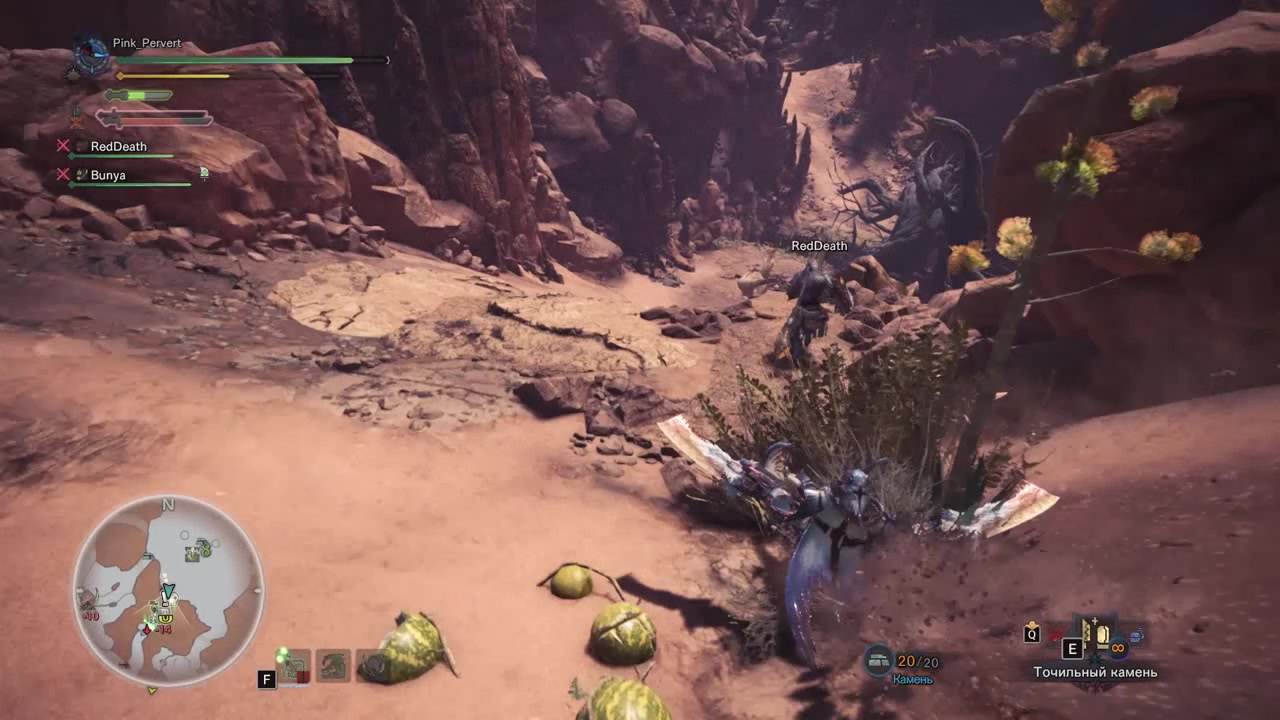Viewport: 1280px width, 720px height.
Task: Click the green sharpness gauge of the weapon
Action: click(135, 95)
